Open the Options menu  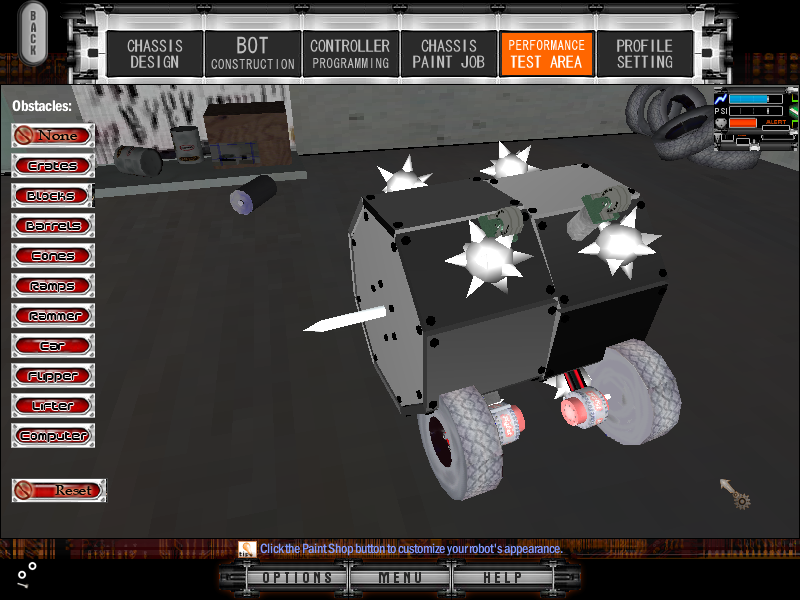pos(297,578)
